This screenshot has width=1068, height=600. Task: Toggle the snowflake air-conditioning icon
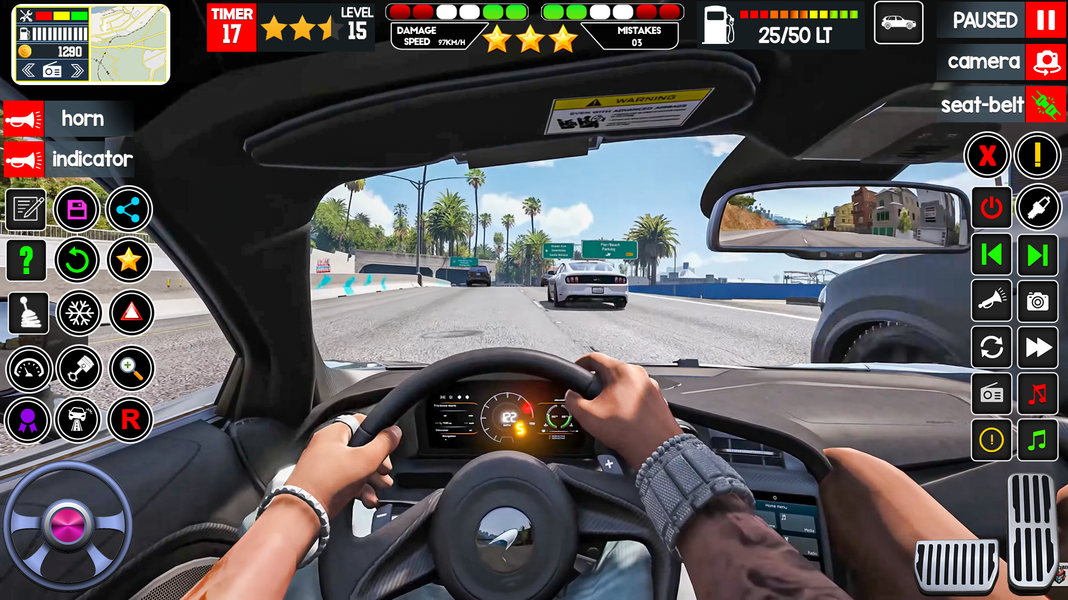(x=78, y=314)
